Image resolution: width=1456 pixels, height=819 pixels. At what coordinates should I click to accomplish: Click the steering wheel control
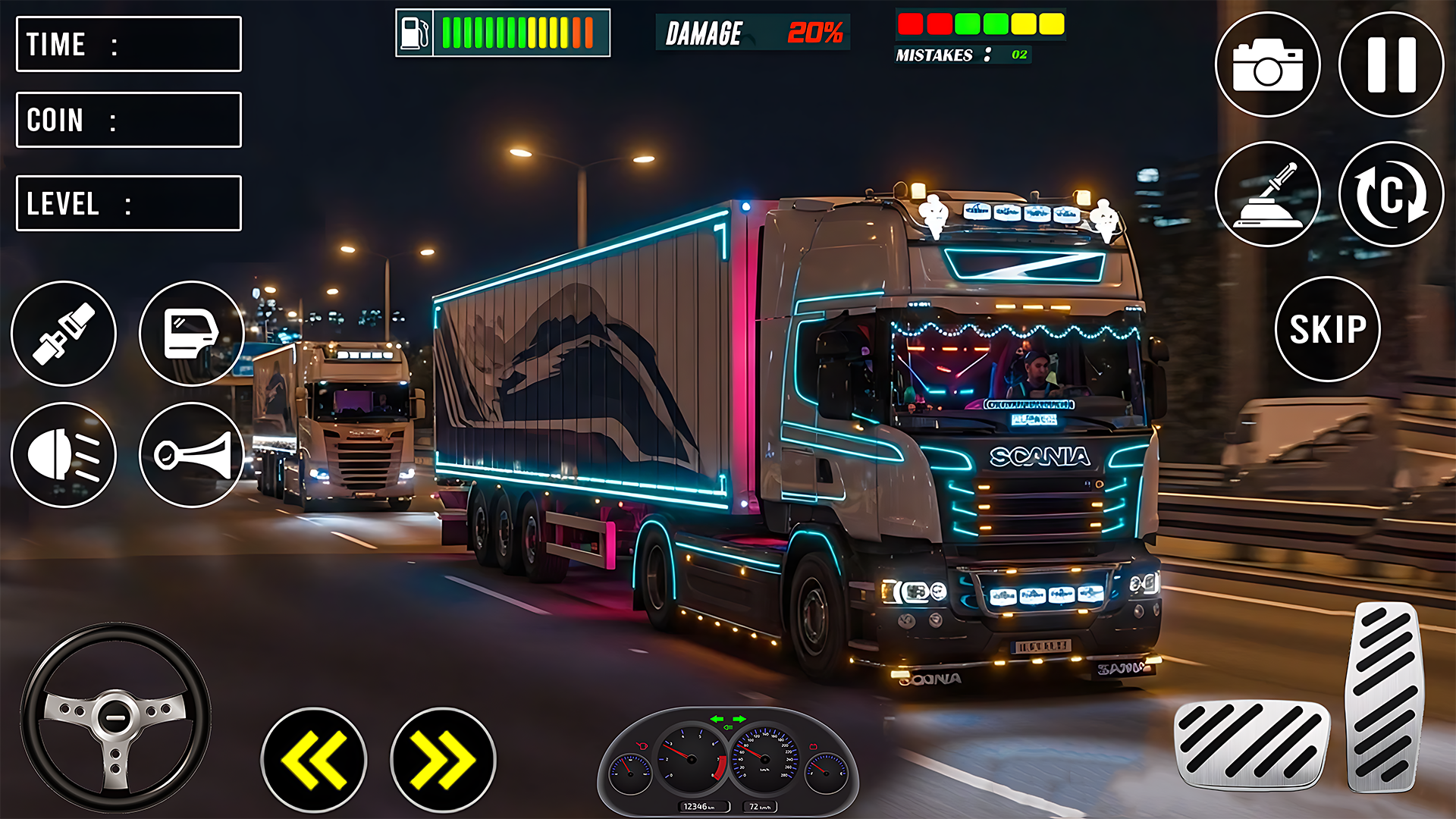coord(115,717)
